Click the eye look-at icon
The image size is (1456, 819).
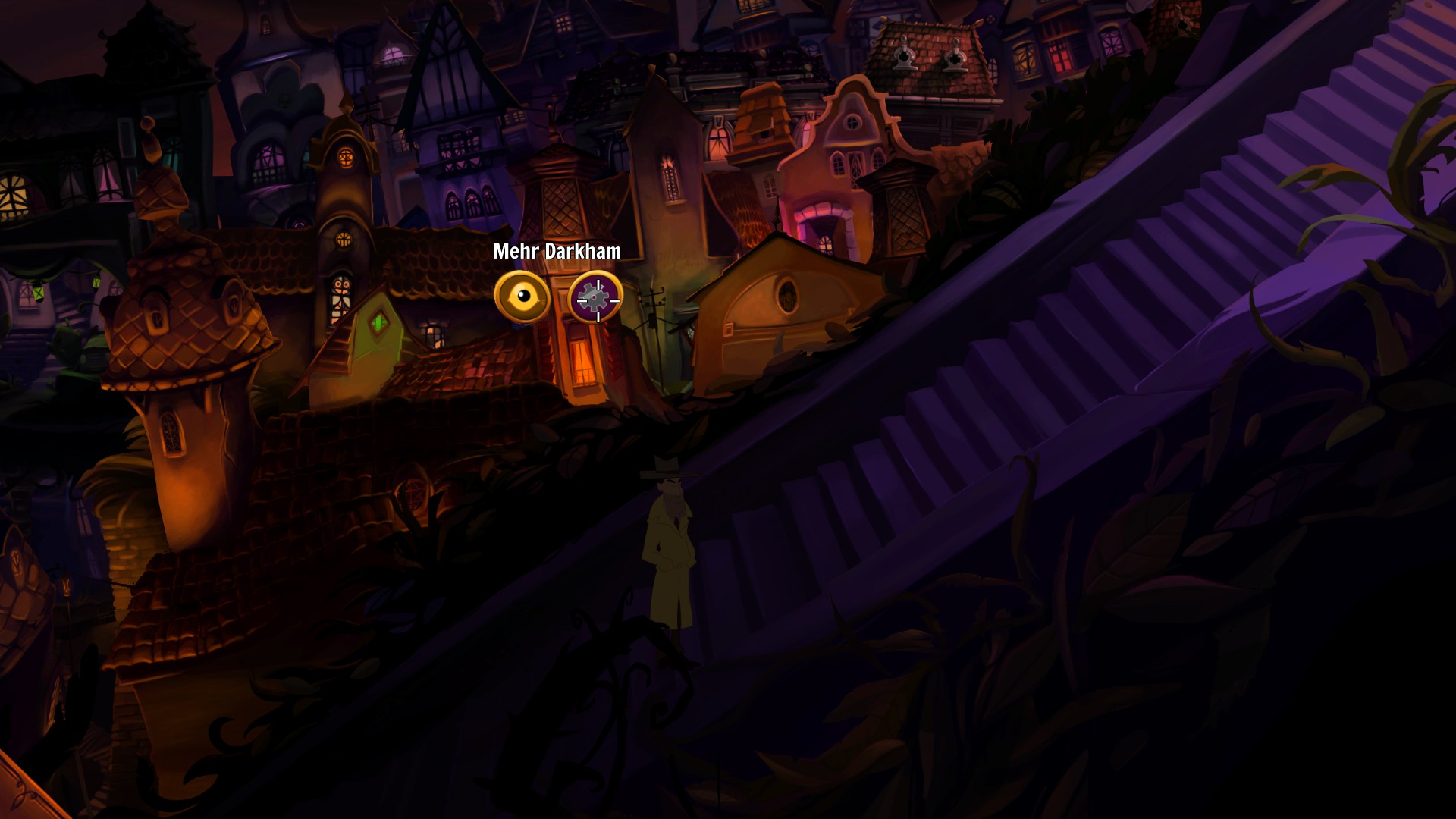click(522, 297)
